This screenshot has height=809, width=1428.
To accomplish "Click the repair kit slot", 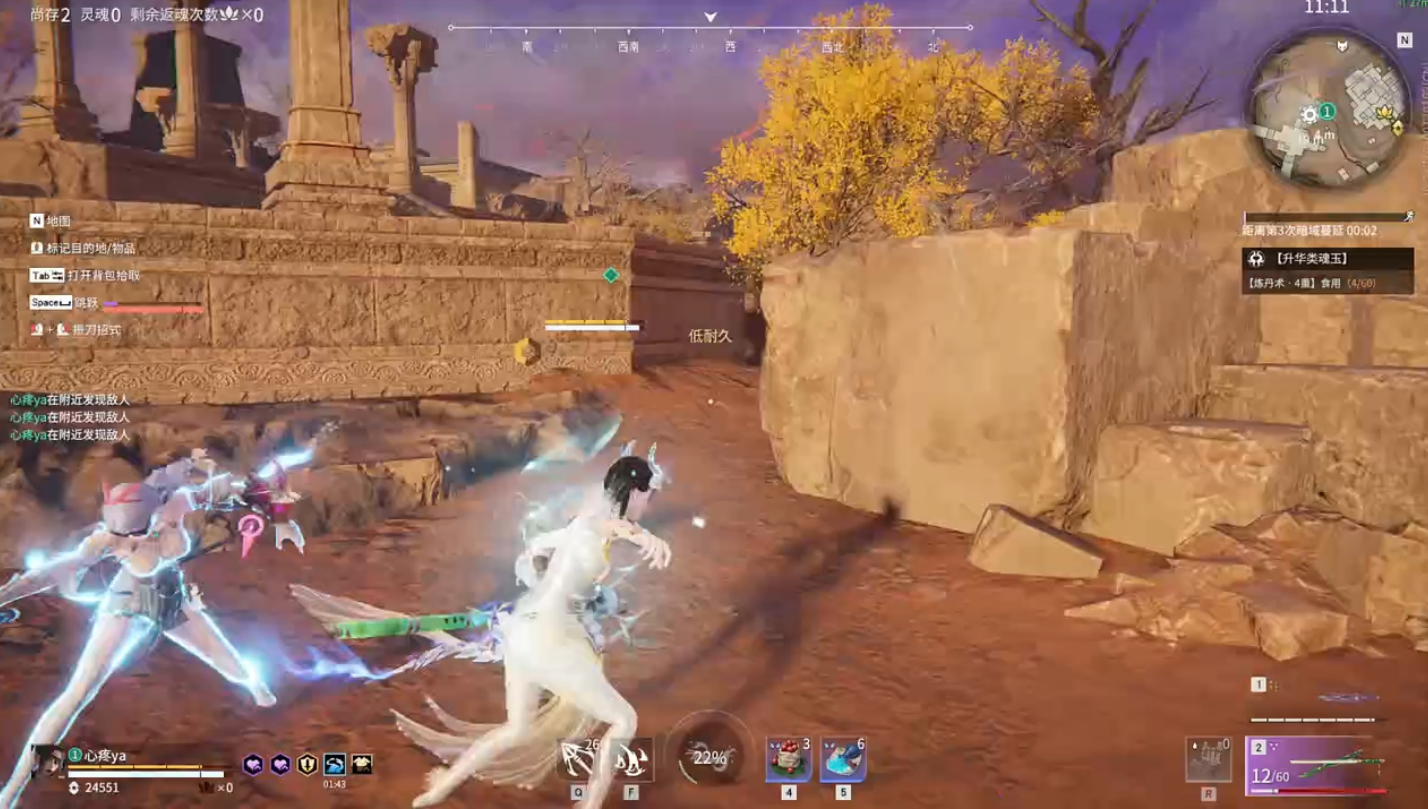I will (x=1207, y=762).
